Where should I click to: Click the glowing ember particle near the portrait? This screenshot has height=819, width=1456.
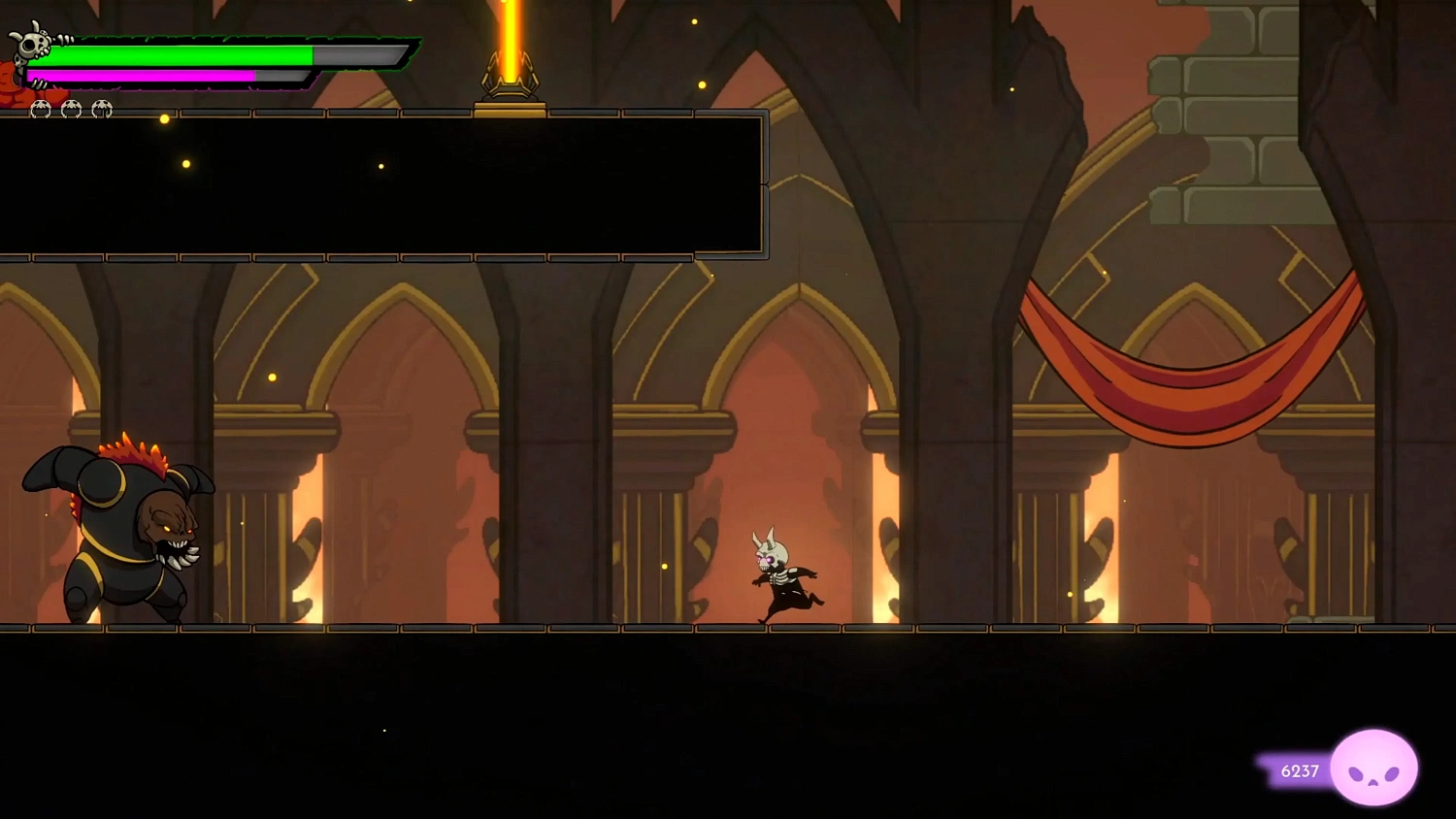pyautogui.click(x=164, y=119)
